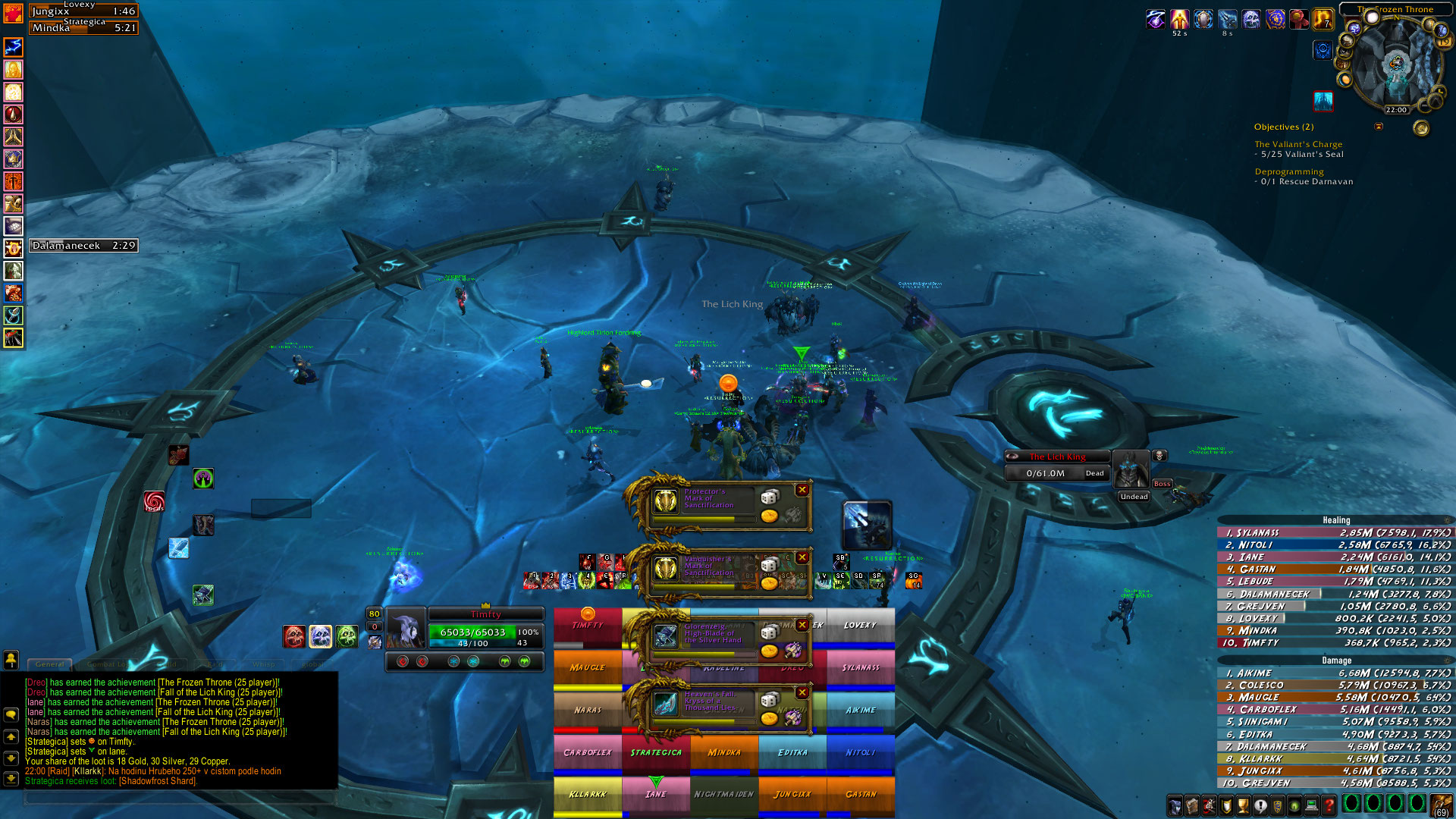Switch to the General chat tab
Screen dimensions: 1456x819
tap(50, 664)
